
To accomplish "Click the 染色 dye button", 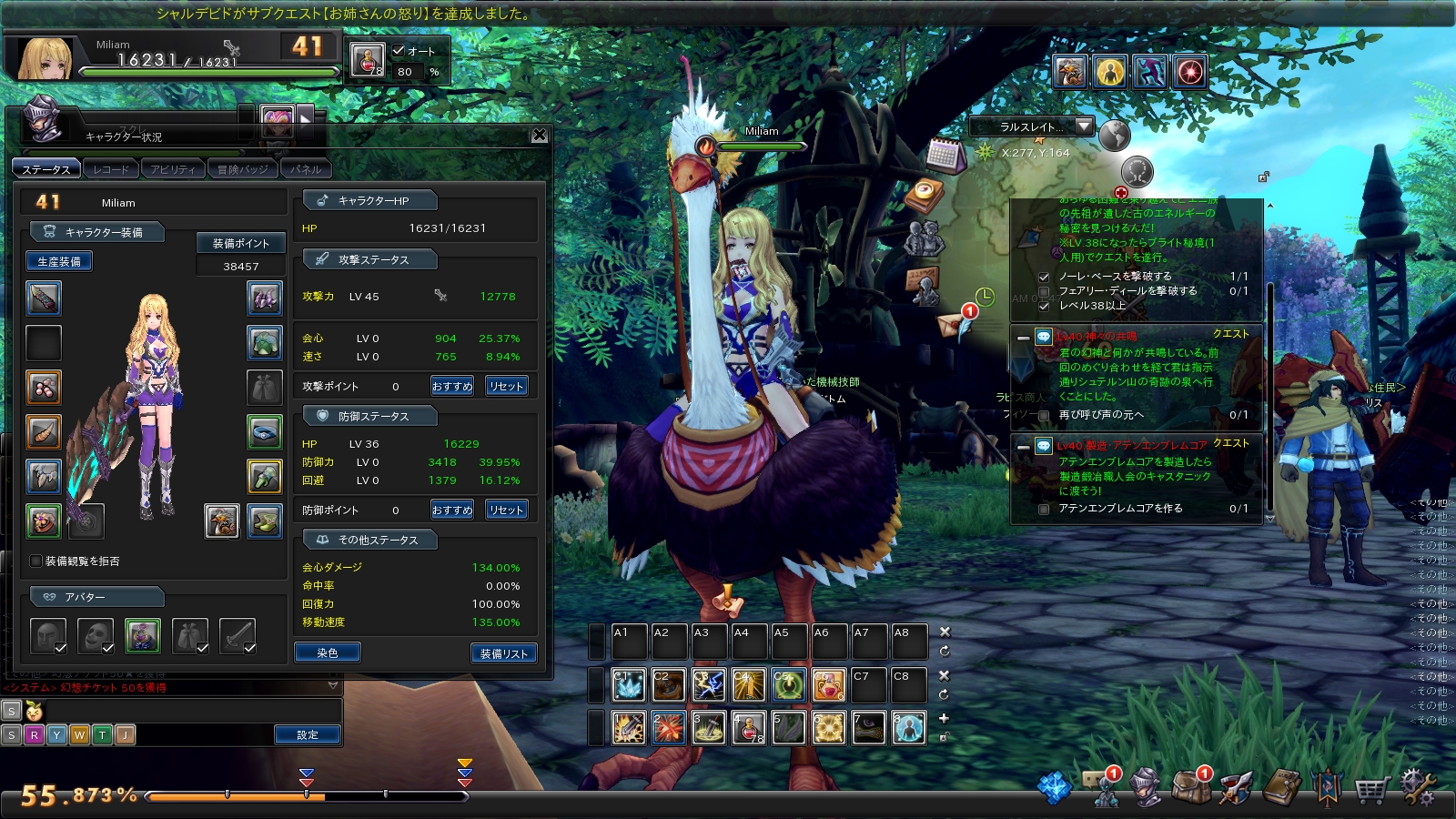I will [x=328, y=652].
